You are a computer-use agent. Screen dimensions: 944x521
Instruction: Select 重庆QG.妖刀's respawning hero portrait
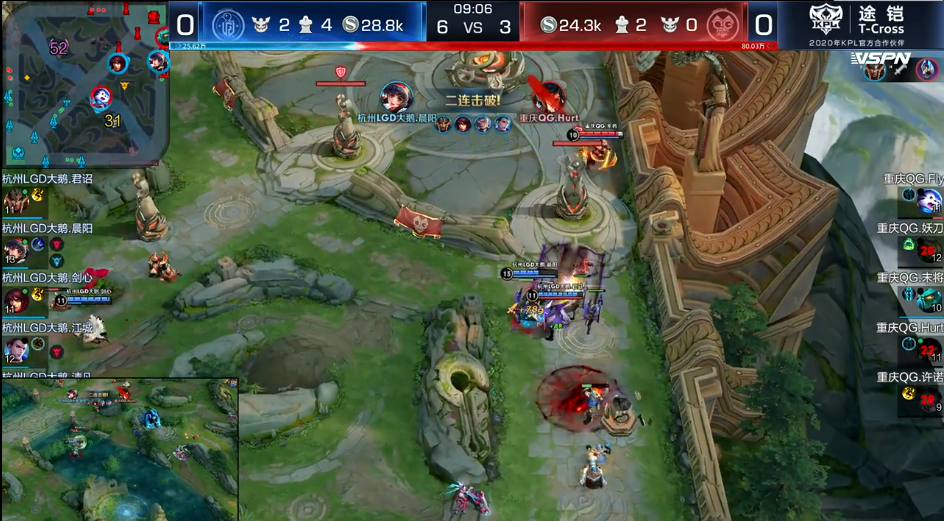pyautogui.click(x=928, y=251)
